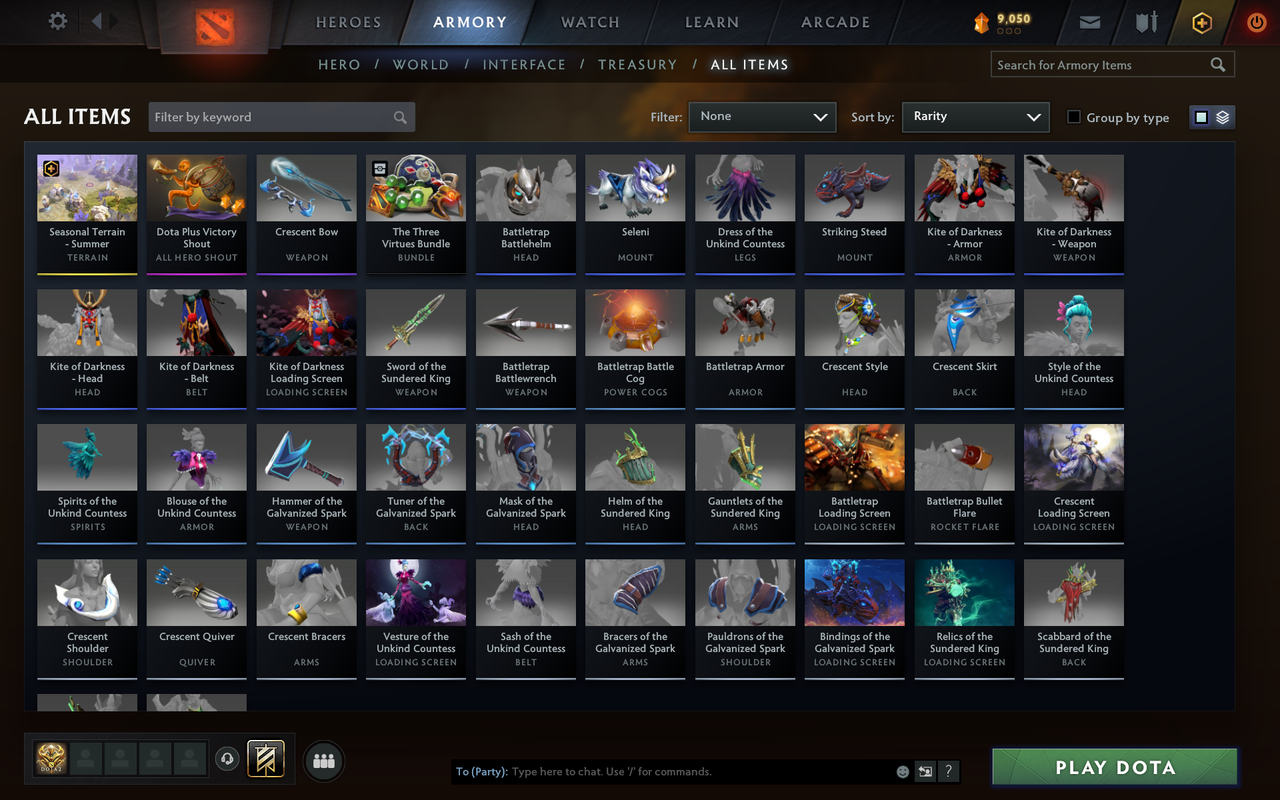This screenshot has width=1280, height=800.
Task: Open Dota 2 settings via gear icon
Action: click(57, 21)
